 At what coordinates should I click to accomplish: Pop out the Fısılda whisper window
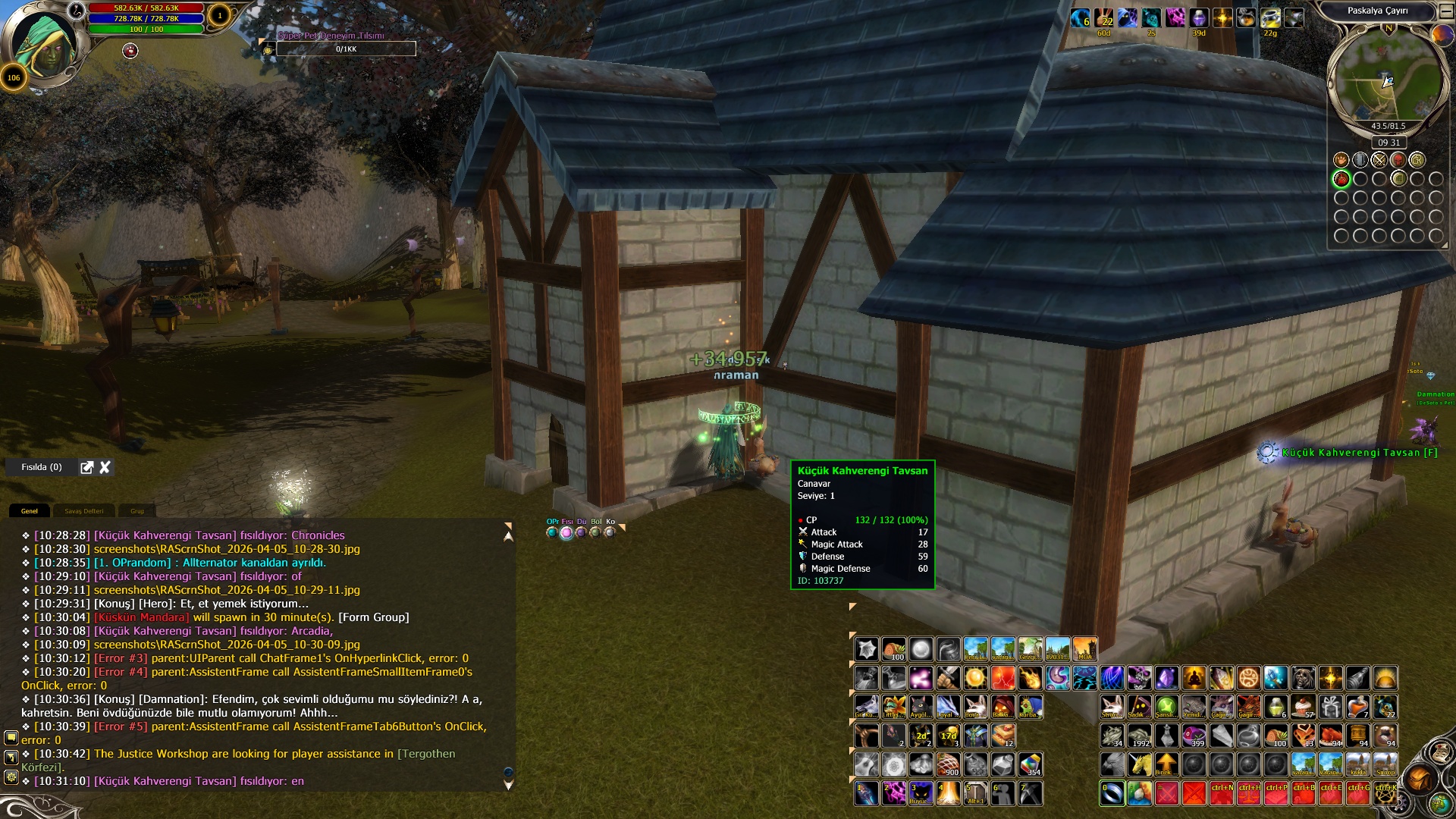87,467
